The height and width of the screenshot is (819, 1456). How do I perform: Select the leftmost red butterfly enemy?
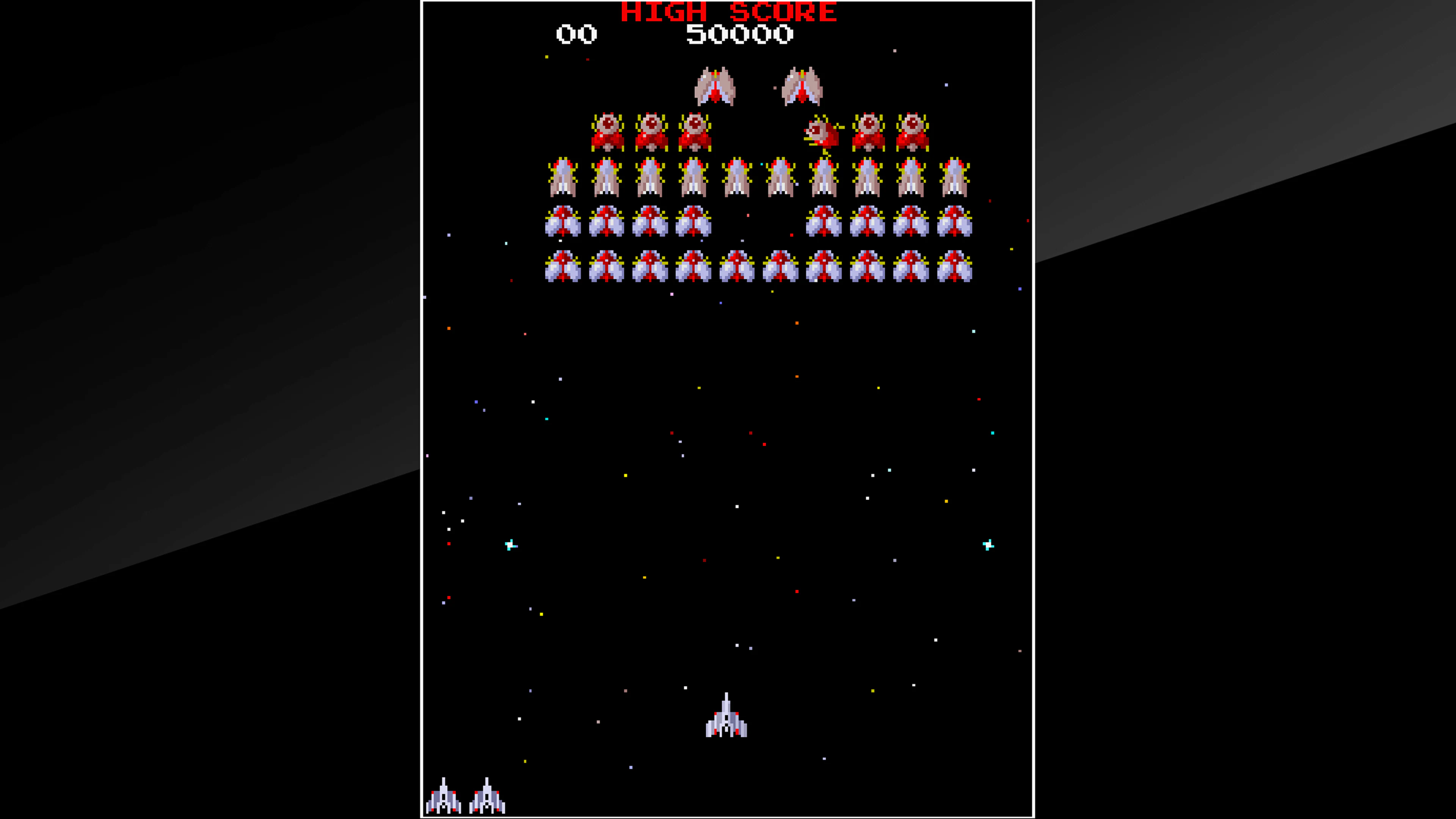pyautogui.click(x=607, y=131)
